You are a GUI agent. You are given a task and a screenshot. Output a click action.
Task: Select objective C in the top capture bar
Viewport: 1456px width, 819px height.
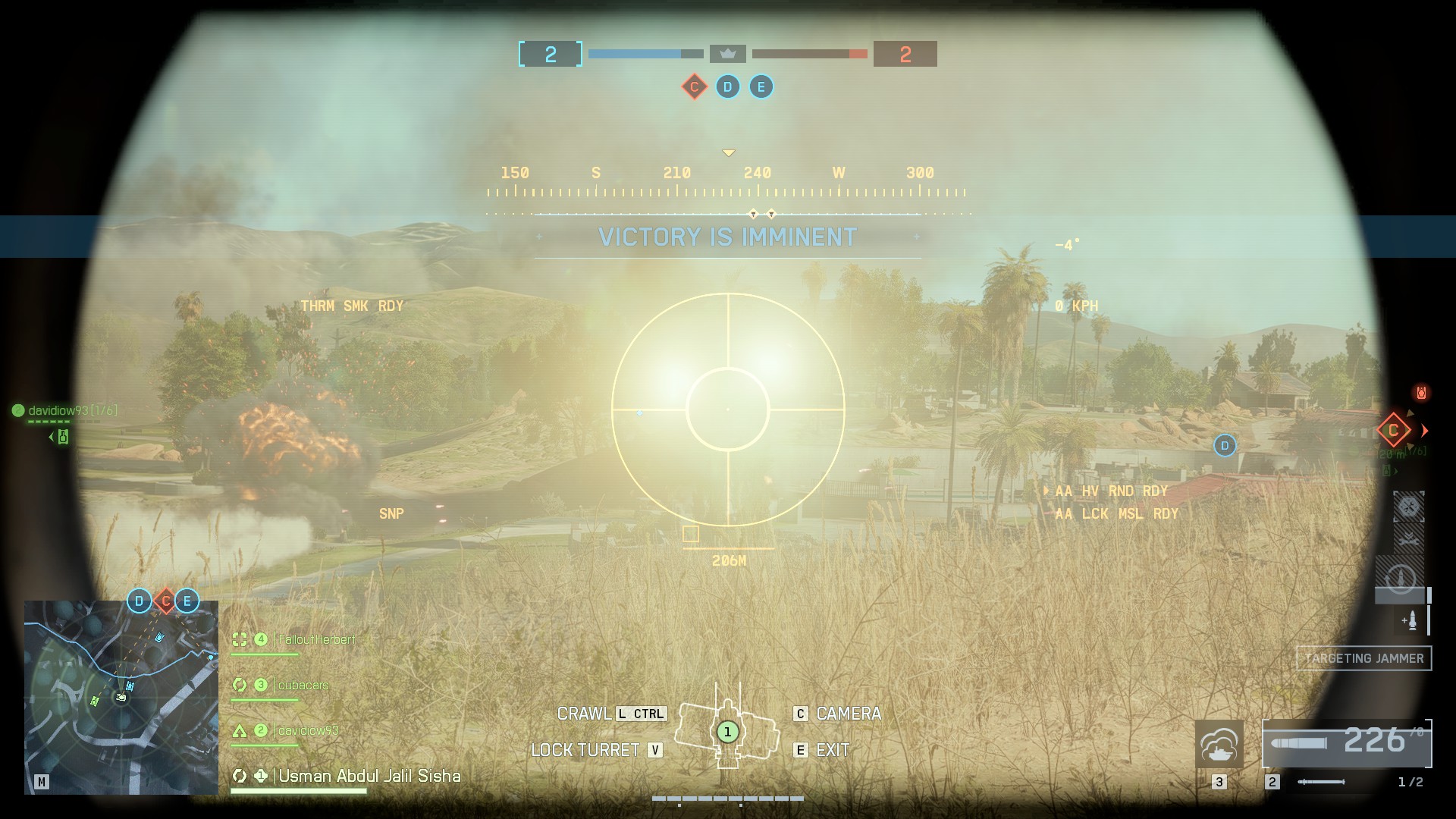pos(694,86)
